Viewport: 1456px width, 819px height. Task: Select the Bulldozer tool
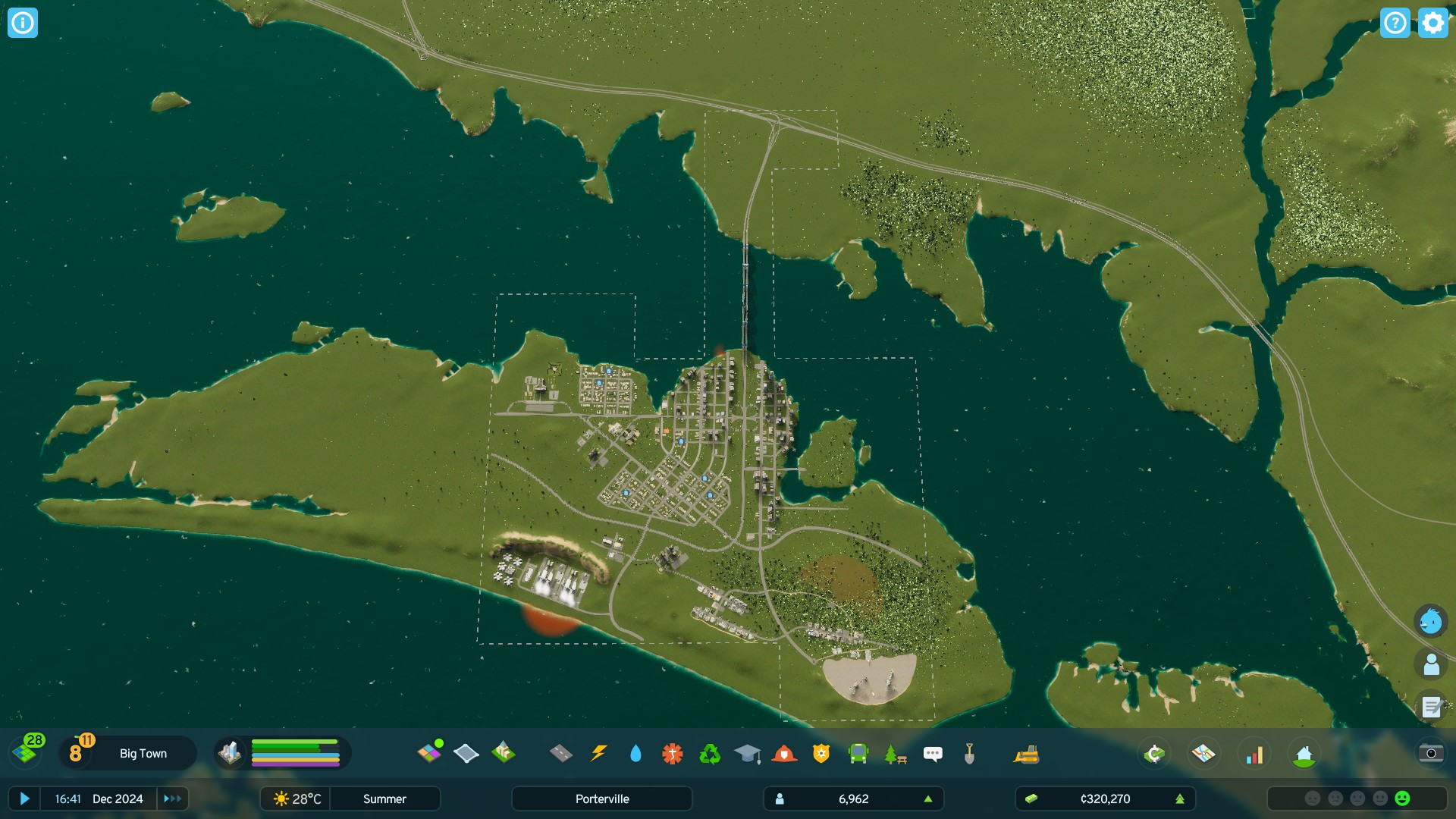coord(1028,753)
